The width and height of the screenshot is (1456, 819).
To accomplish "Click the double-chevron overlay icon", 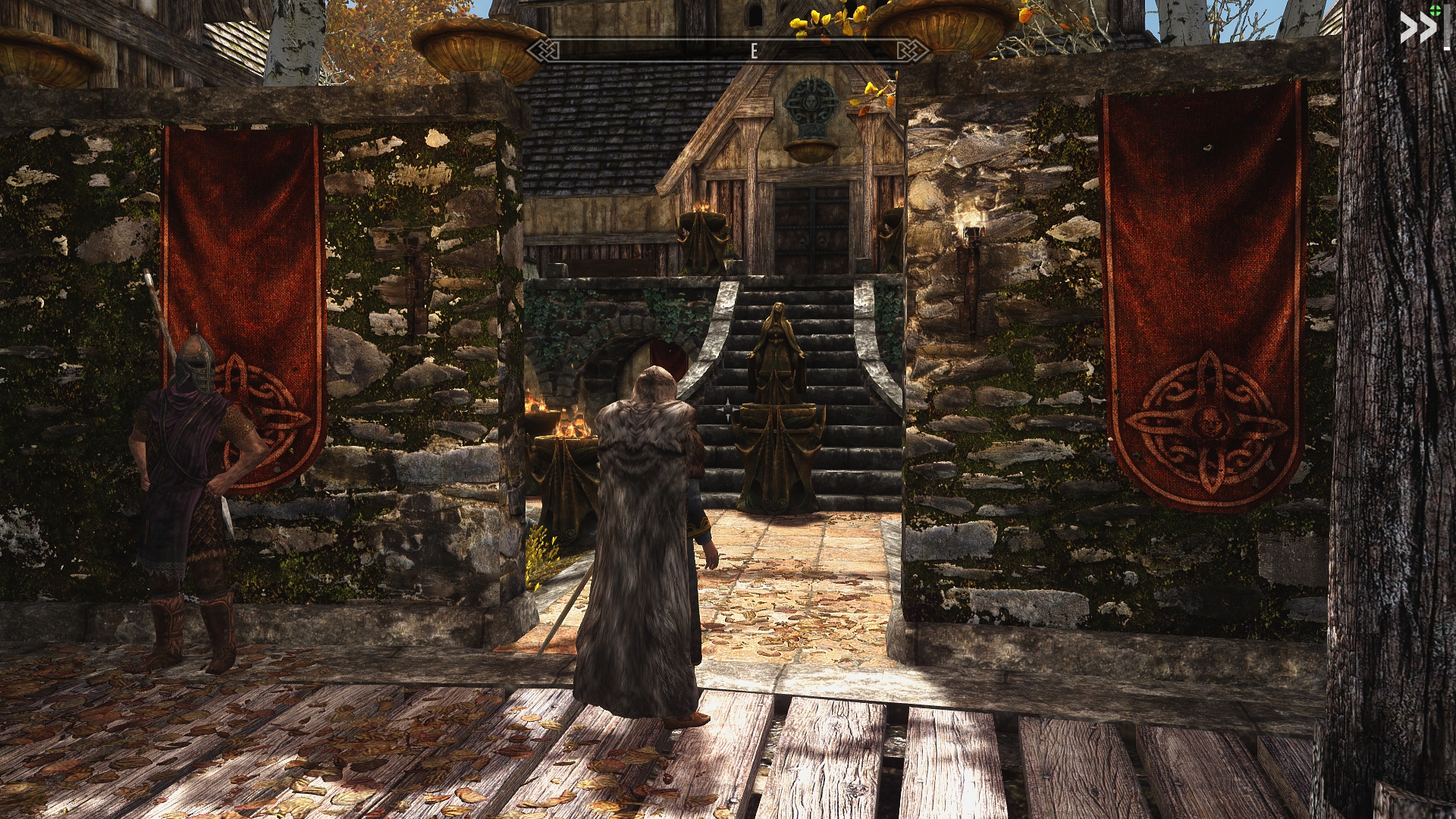I will (1417, 29).
